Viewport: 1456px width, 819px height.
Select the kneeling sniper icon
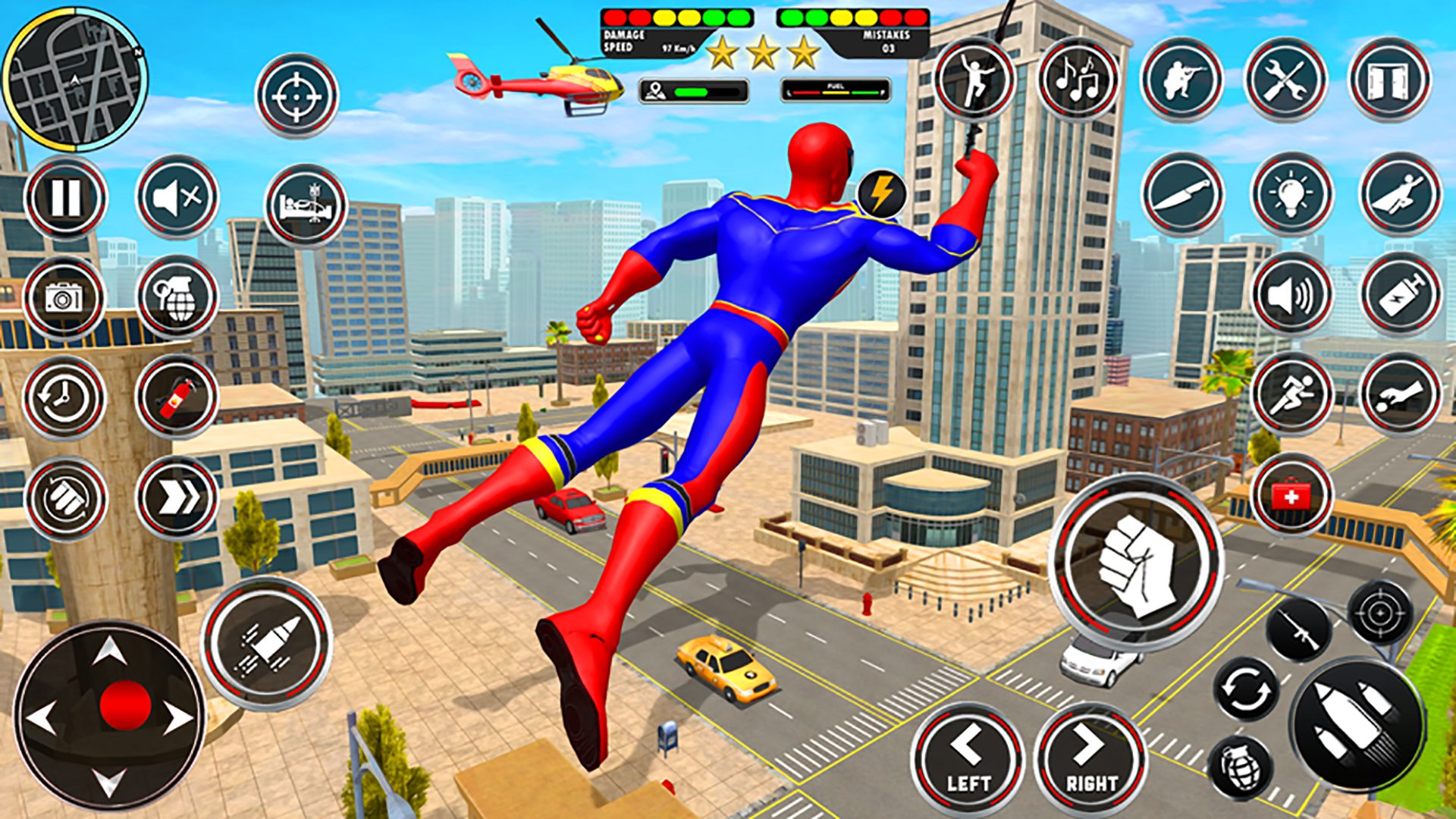(1181, 79)
